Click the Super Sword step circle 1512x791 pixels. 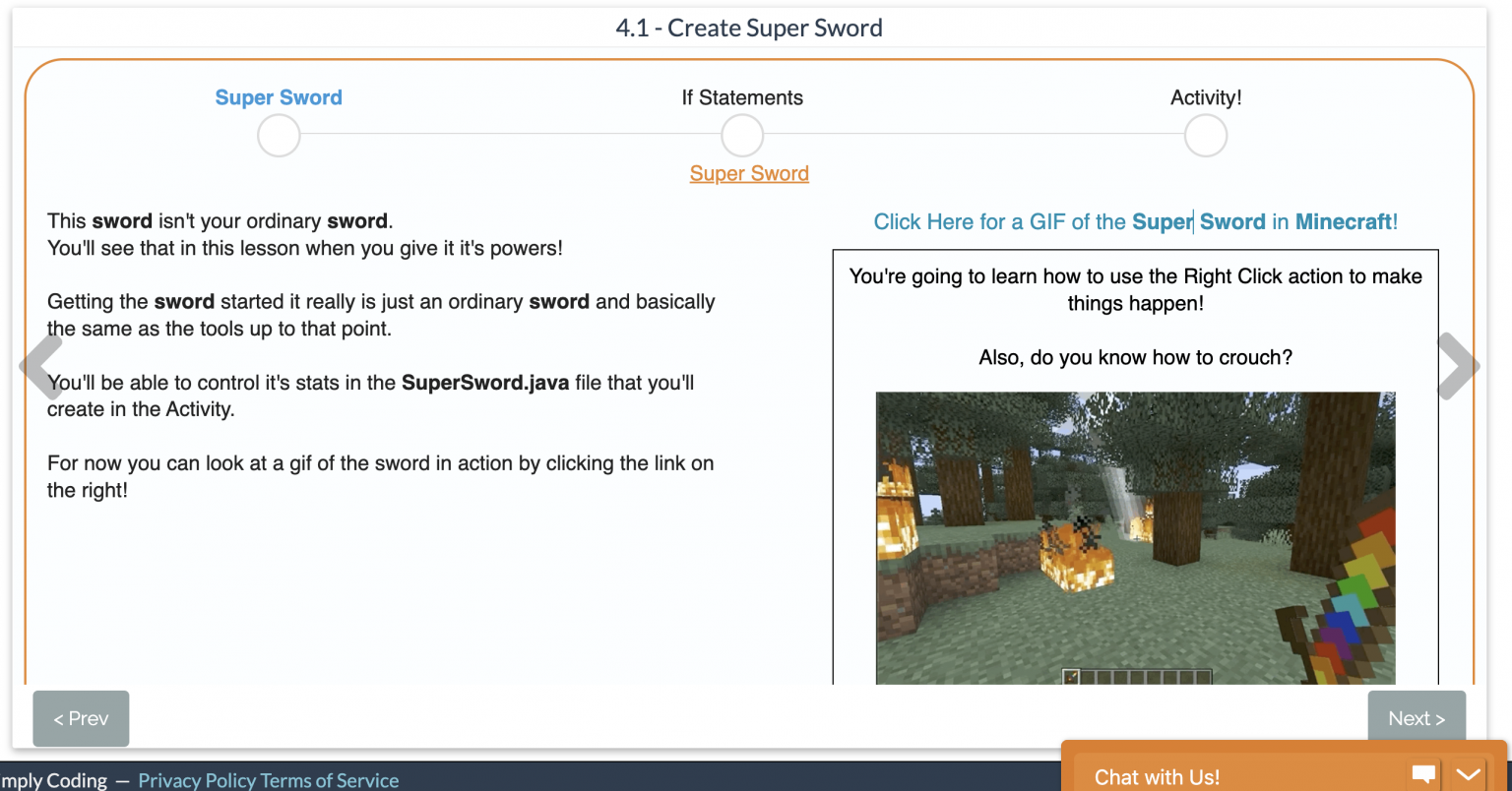279,135
